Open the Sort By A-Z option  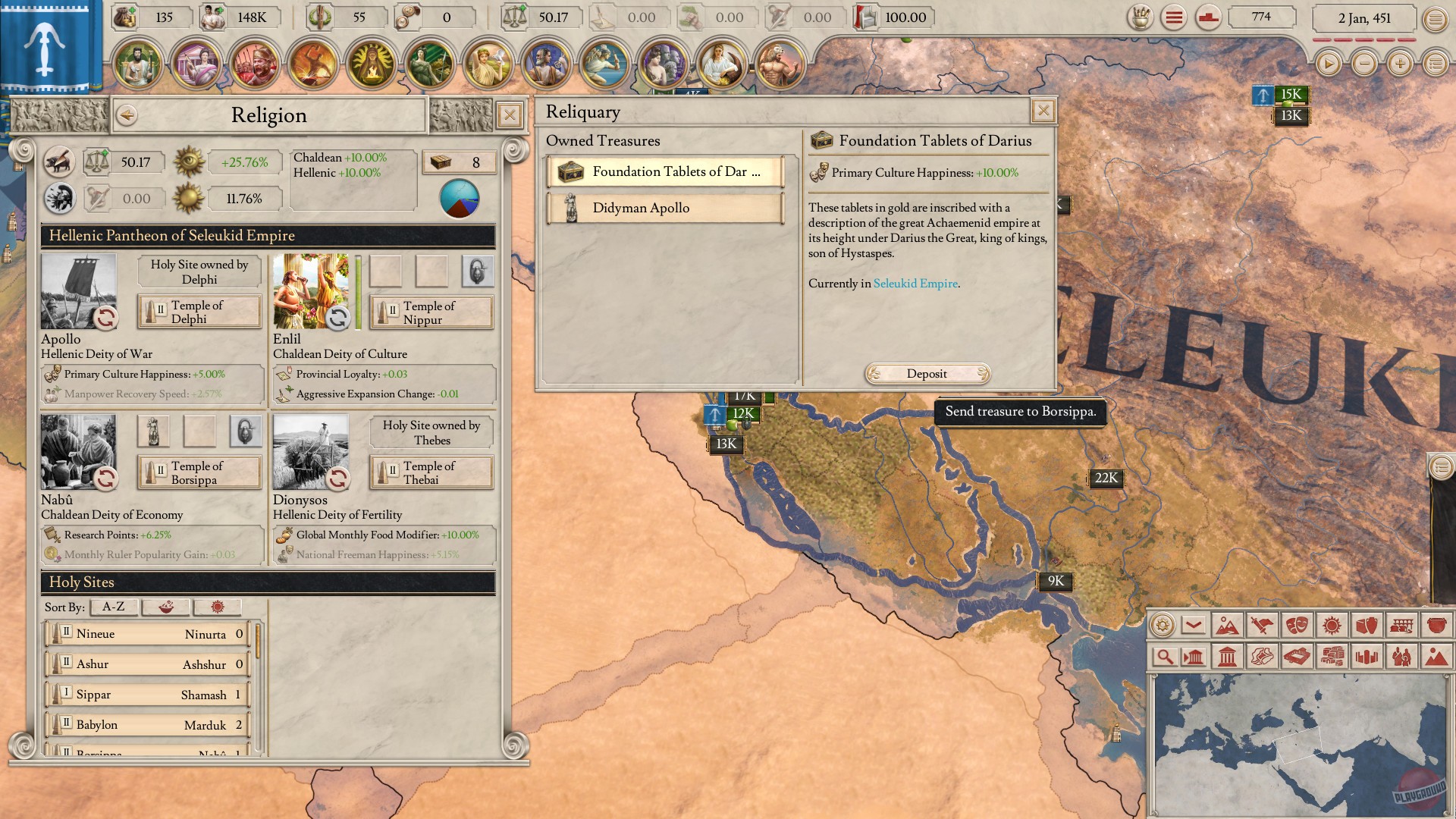coord(114,607)
